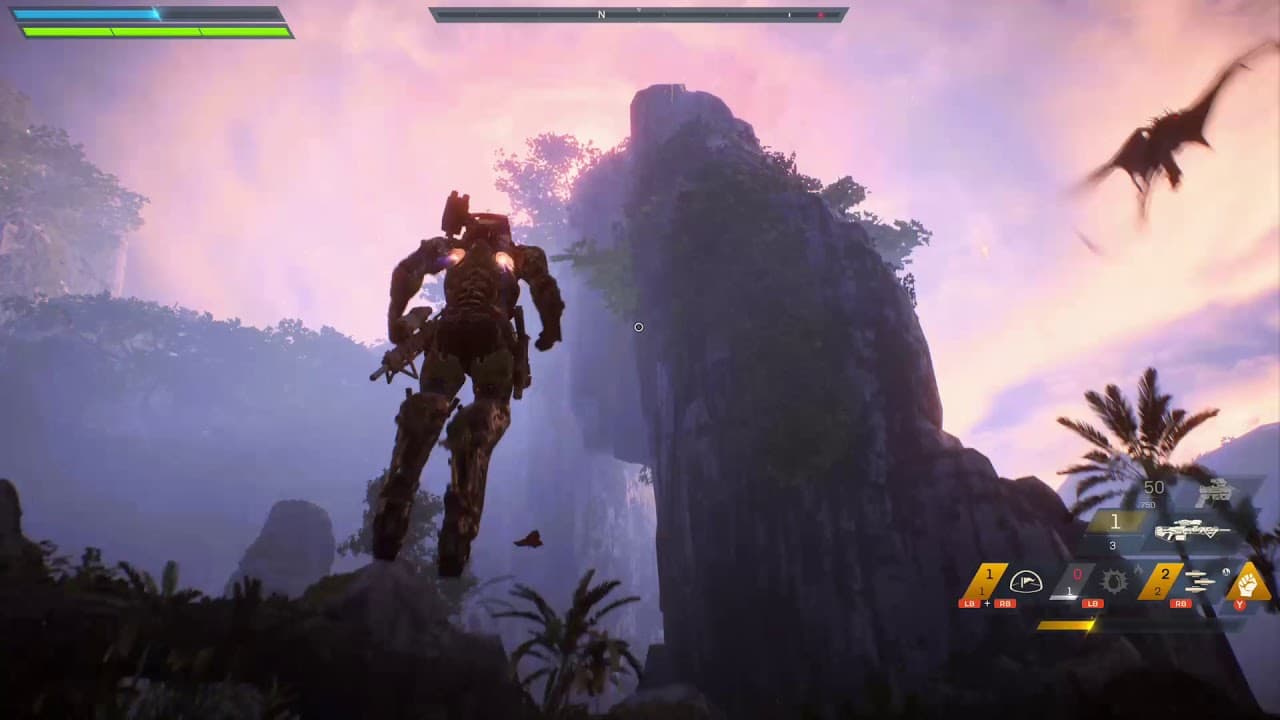The height and width of the screenshot is (720, 1280).
Task: Click the small circular emblem beside missile ability
Action: [1226, 572]
